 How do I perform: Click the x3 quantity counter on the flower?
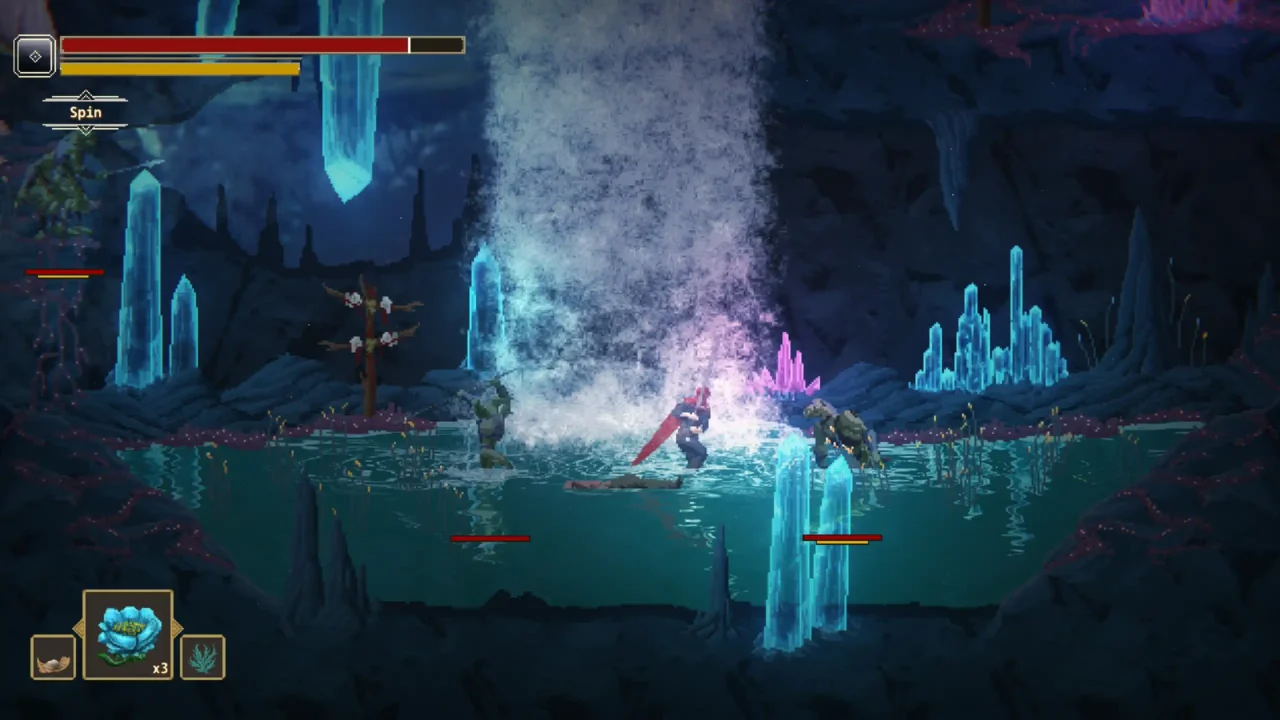160,668
